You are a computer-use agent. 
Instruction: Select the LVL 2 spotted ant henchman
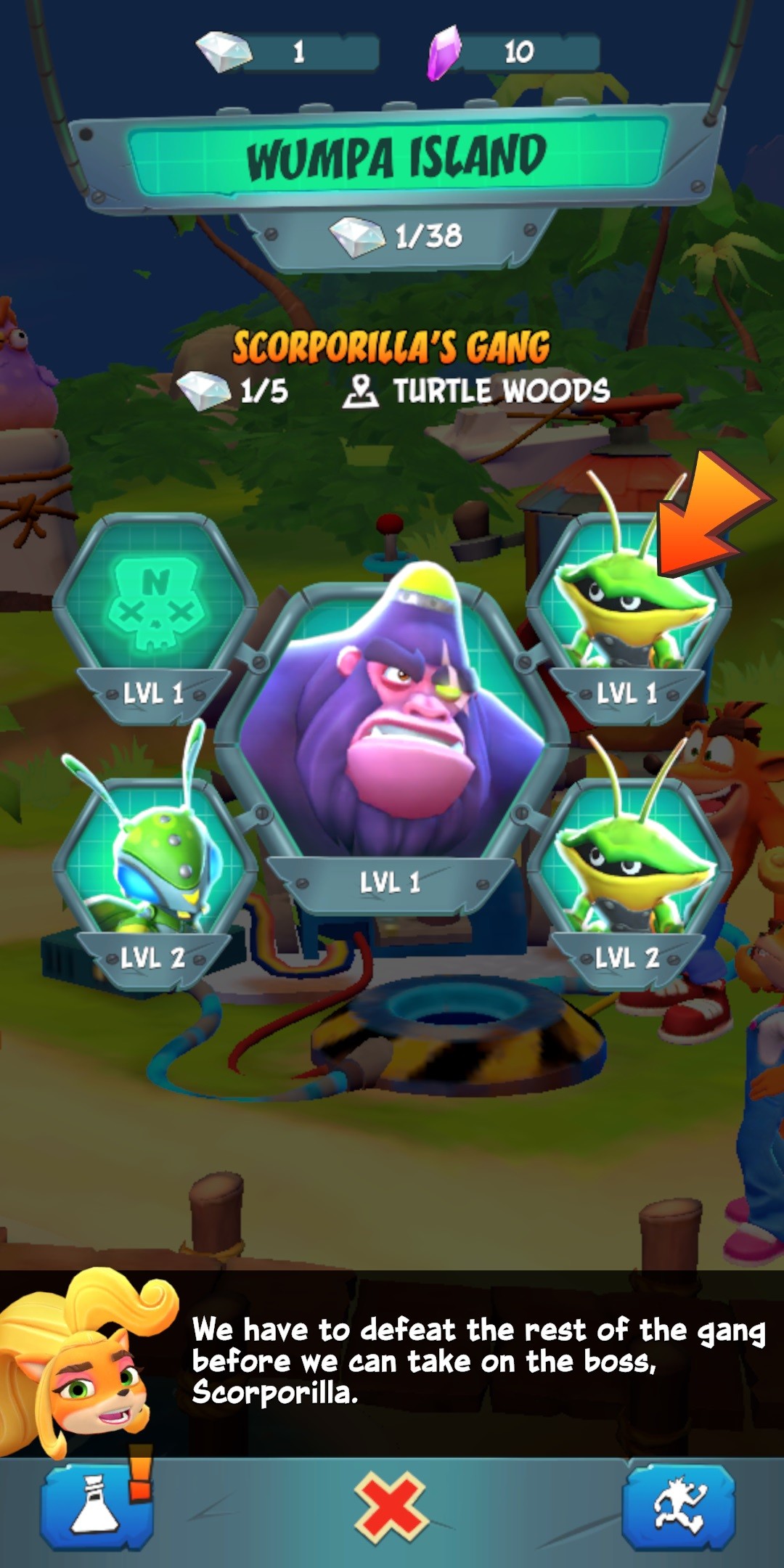tap(155, 871)
